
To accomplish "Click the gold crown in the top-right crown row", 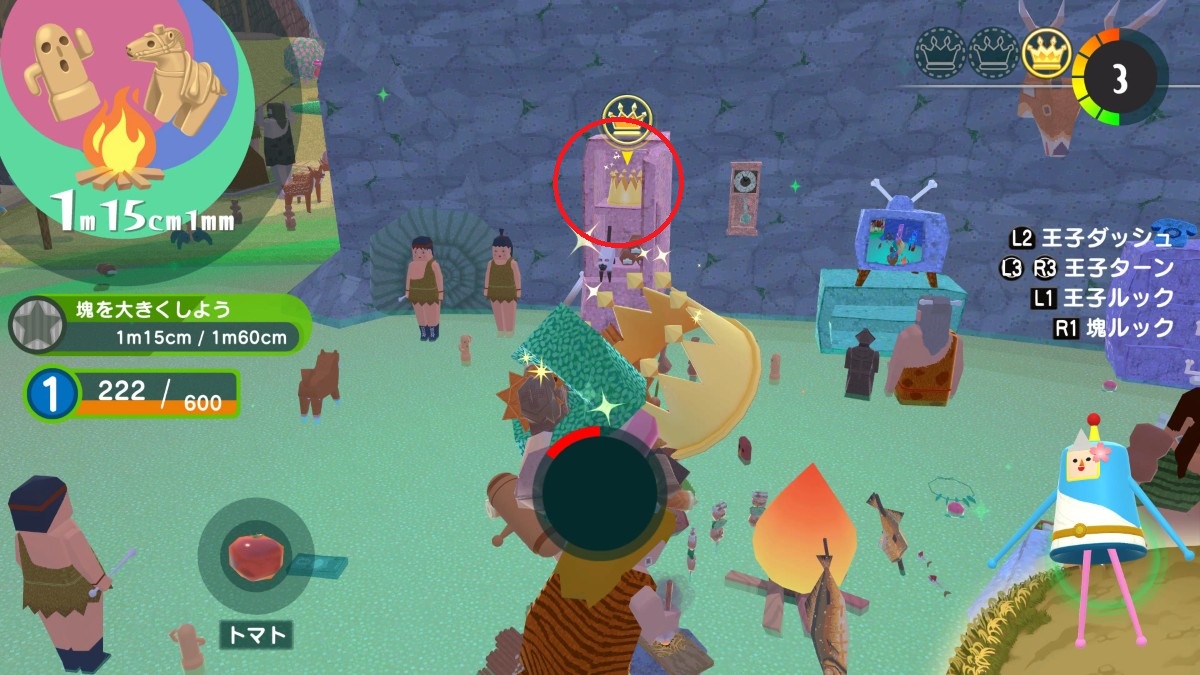I will point(1046,51).
